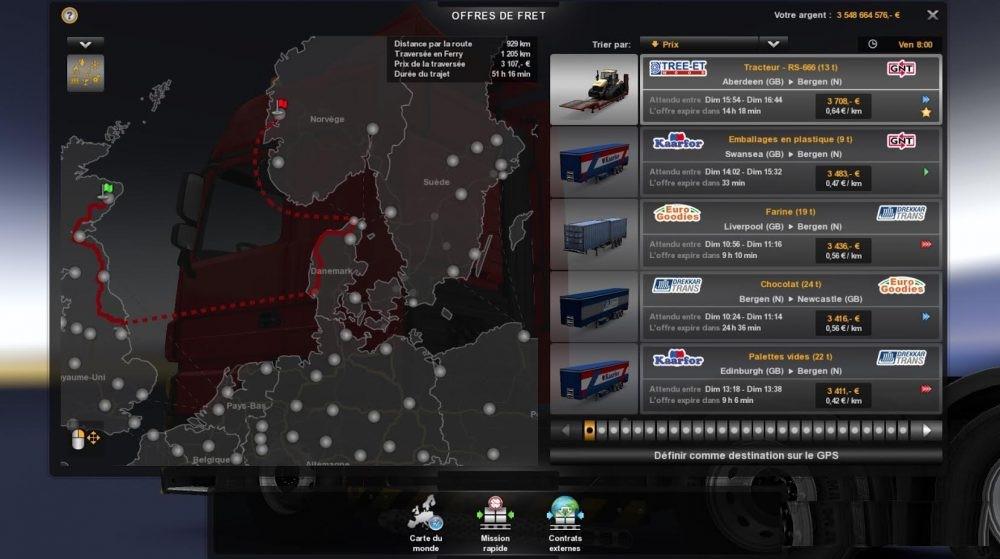This screenshot has width=1000, height=559.
Task: Go to the next offers page arrow
Action: [927, 430]
